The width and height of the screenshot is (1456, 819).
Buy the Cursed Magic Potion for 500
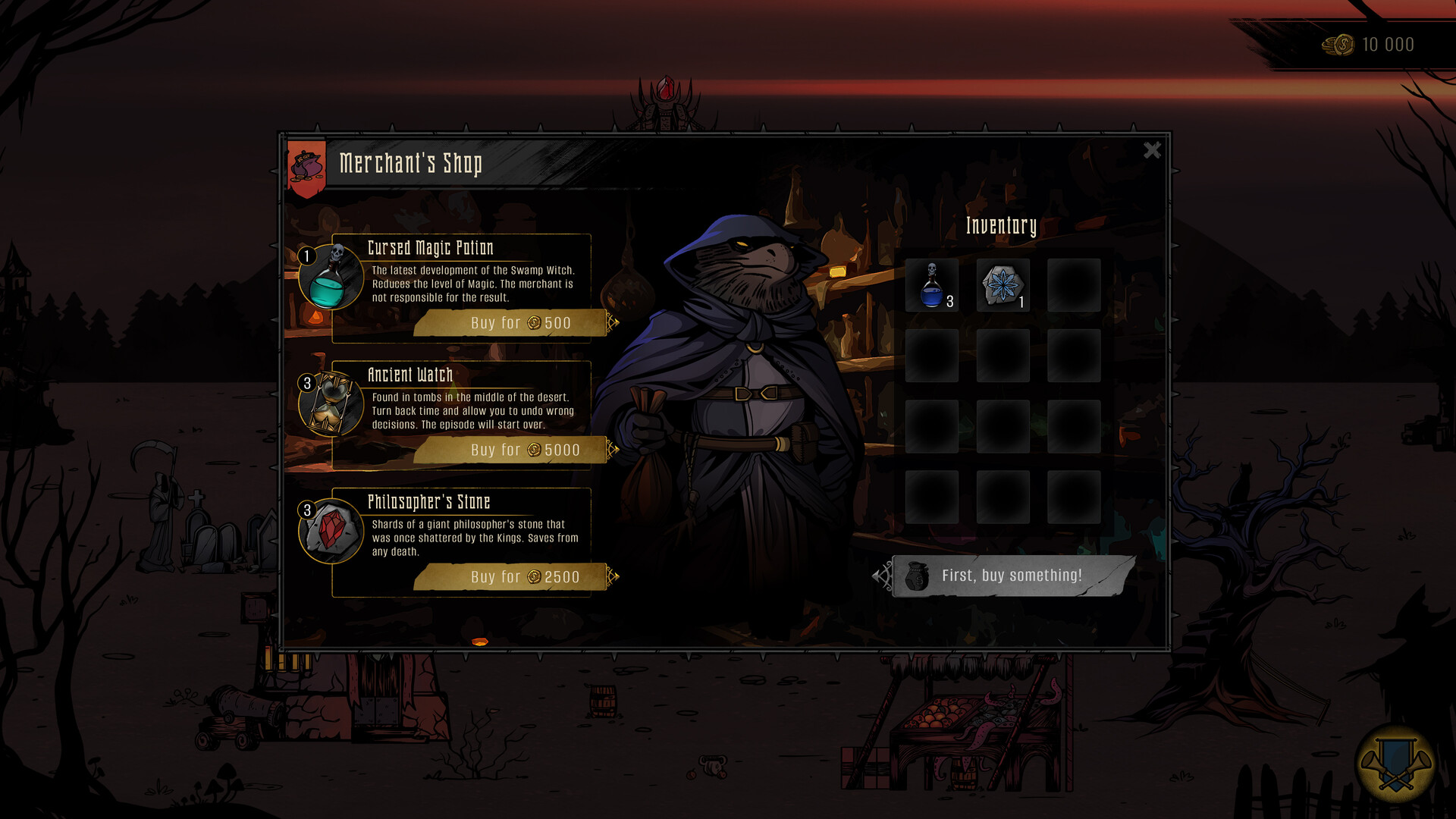(510, 322)
